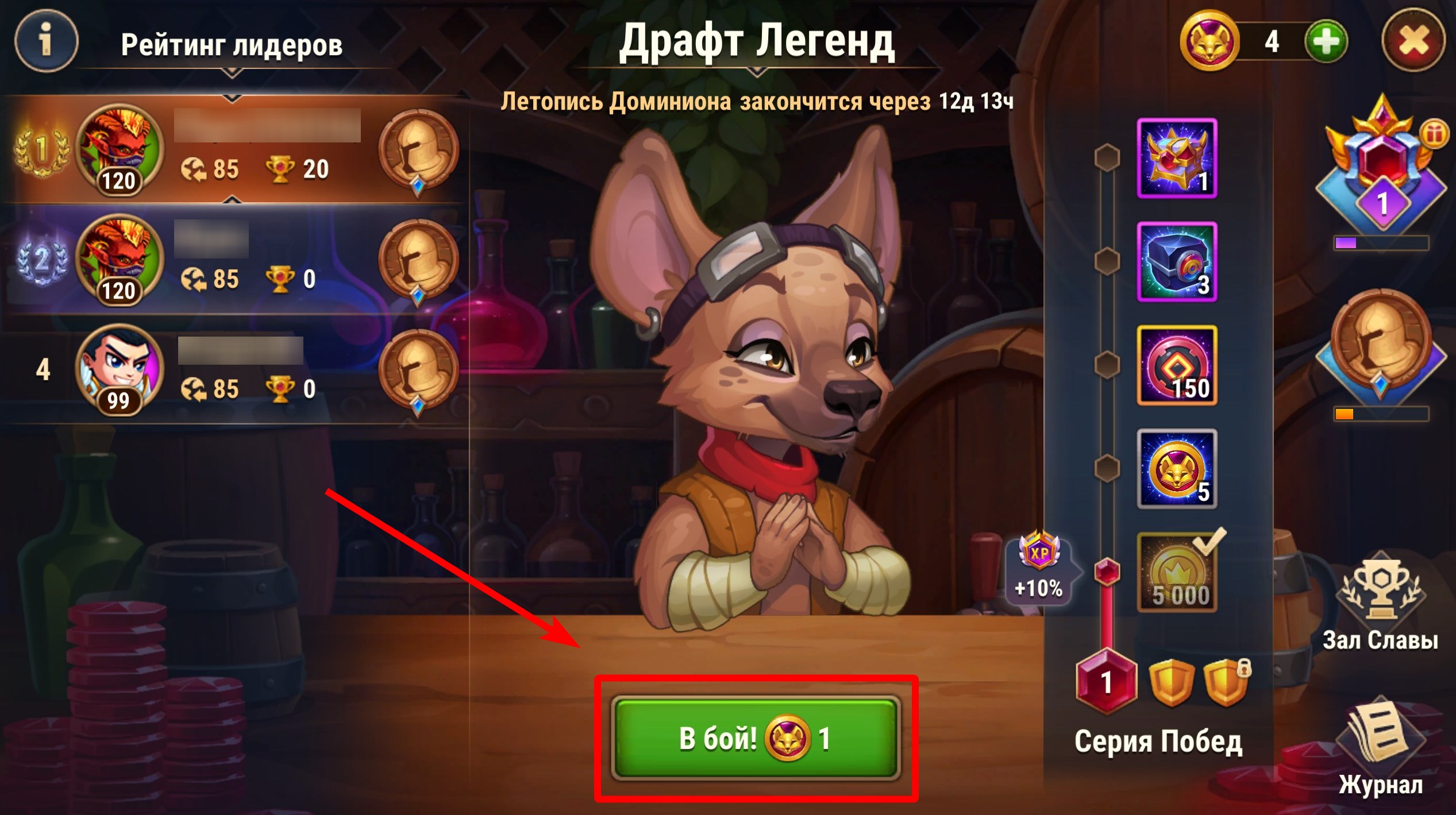Screen dimensions: 1456x815
Task: Inspect the claimed 5 000 gold reward
Action: [1177, 572]
